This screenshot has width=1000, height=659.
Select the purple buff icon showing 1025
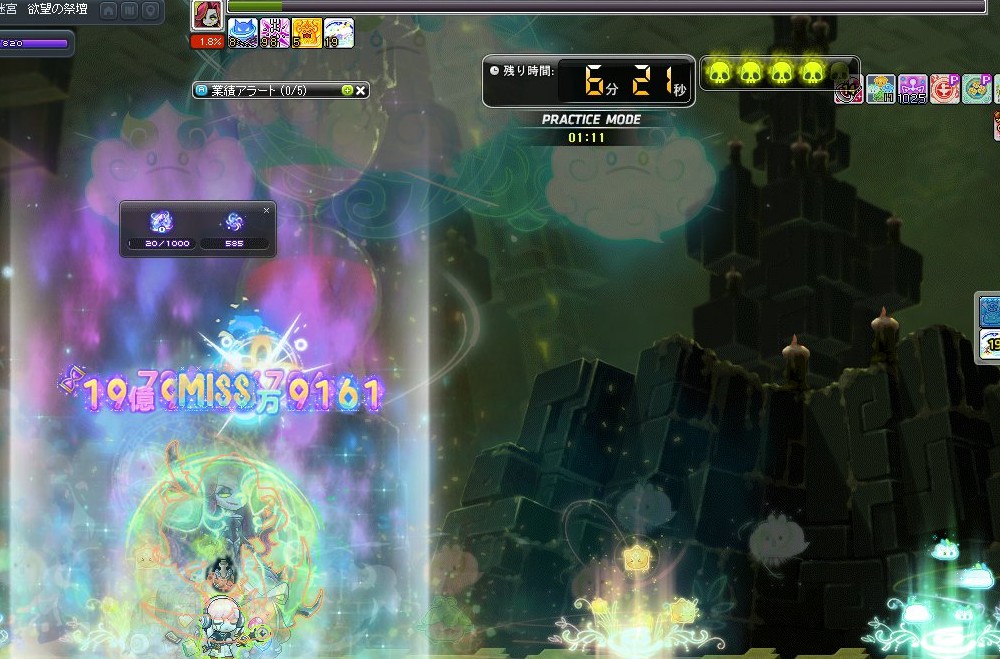point(913,89)
